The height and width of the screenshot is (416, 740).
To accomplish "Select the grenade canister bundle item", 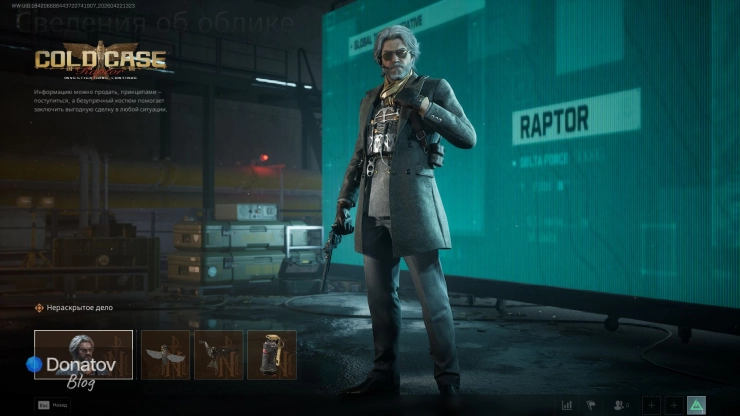I will tap(272, 355).
